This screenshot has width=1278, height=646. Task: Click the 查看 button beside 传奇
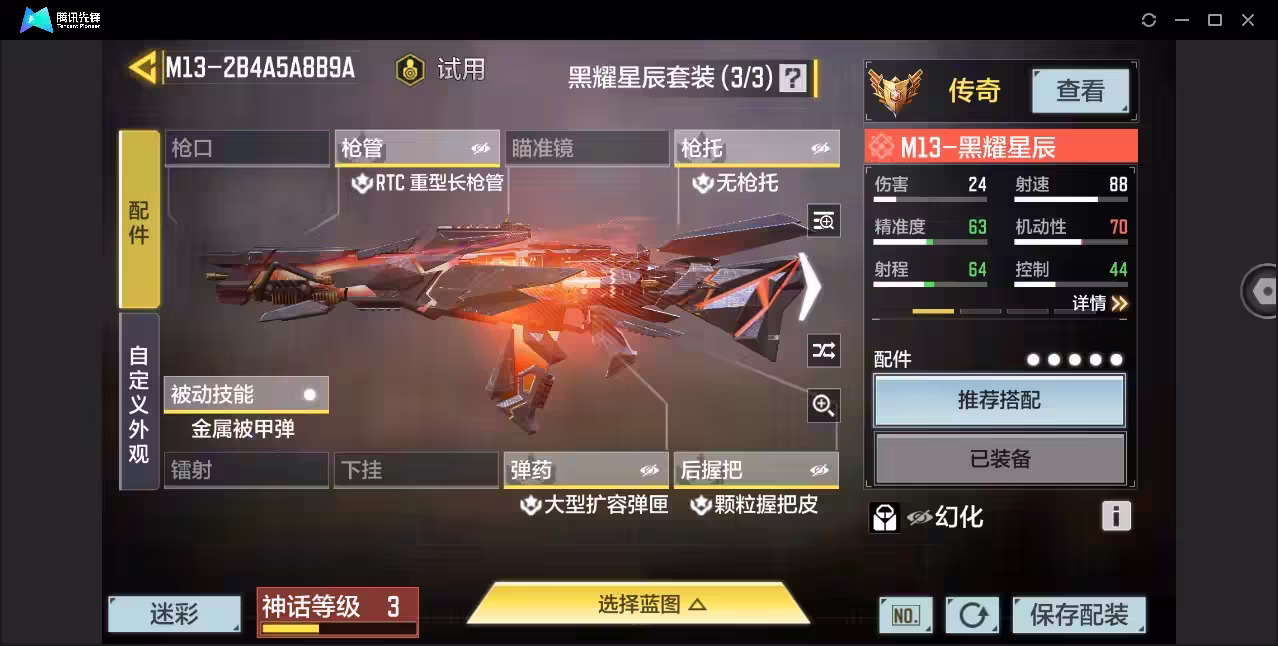click(1080, 91)
